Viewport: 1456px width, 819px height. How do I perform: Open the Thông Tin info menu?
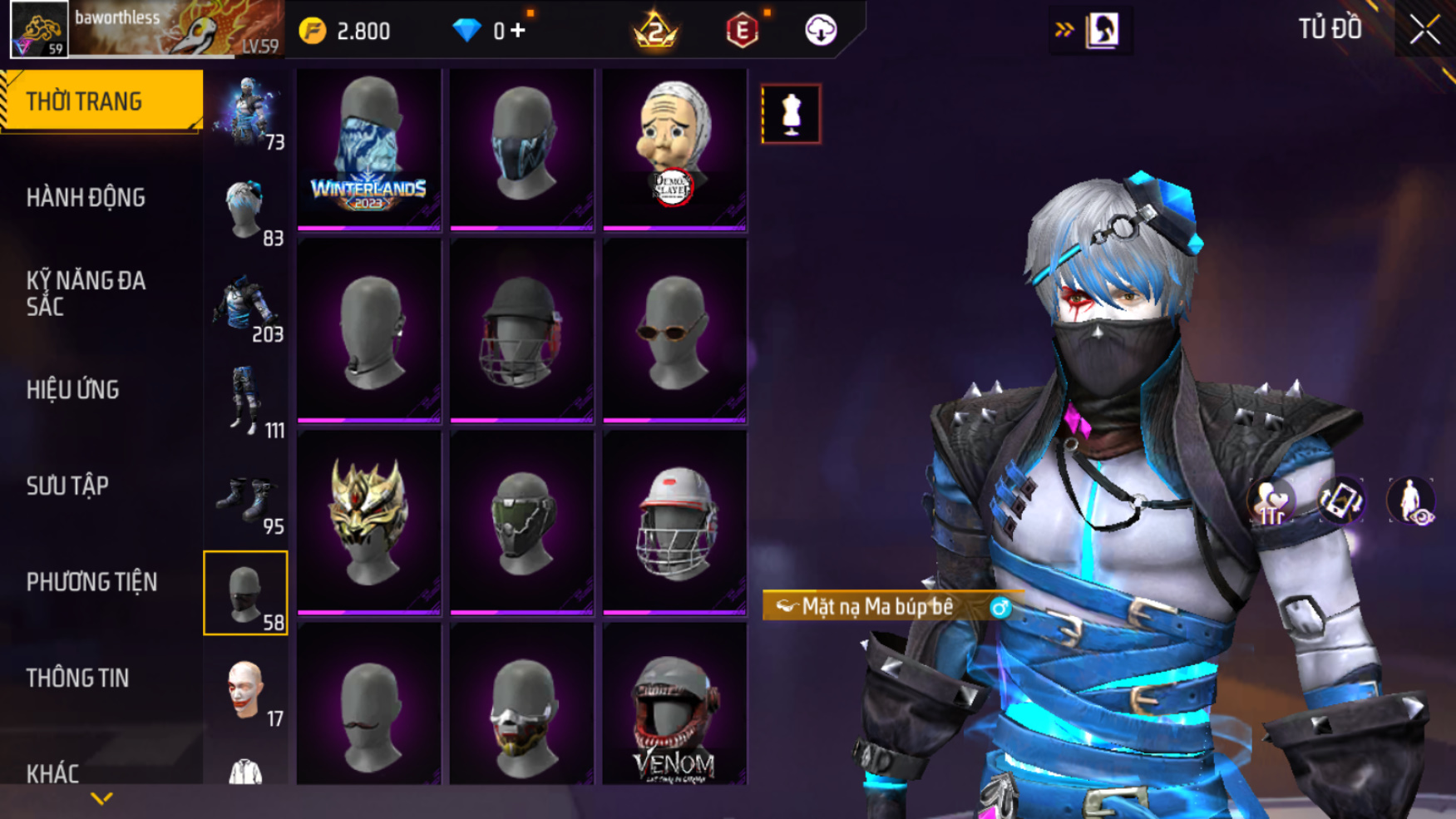click(x=77, y=678)
